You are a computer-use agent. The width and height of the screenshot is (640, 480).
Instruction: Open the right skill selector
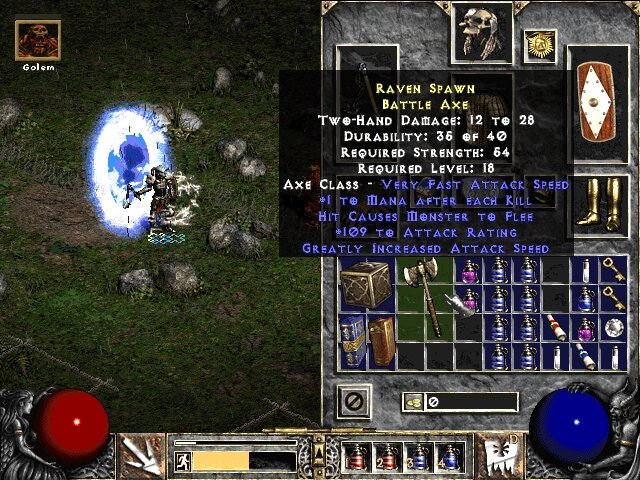tap(497, 454)
